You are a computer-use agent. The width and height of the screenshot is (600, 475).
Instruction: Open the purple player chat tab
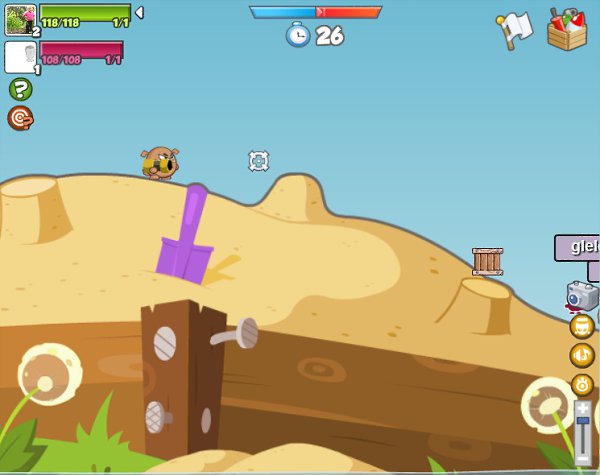578,247
